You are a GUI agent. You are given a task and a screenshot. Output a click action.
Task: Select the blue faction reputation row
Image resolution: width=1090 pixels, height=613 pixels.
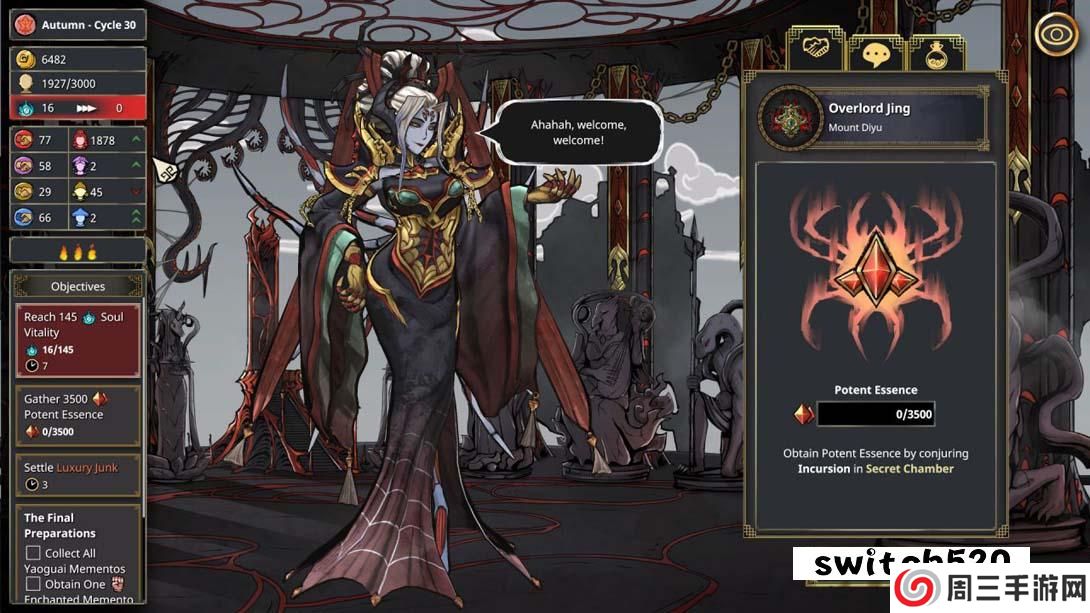click(x=107, y=218)
